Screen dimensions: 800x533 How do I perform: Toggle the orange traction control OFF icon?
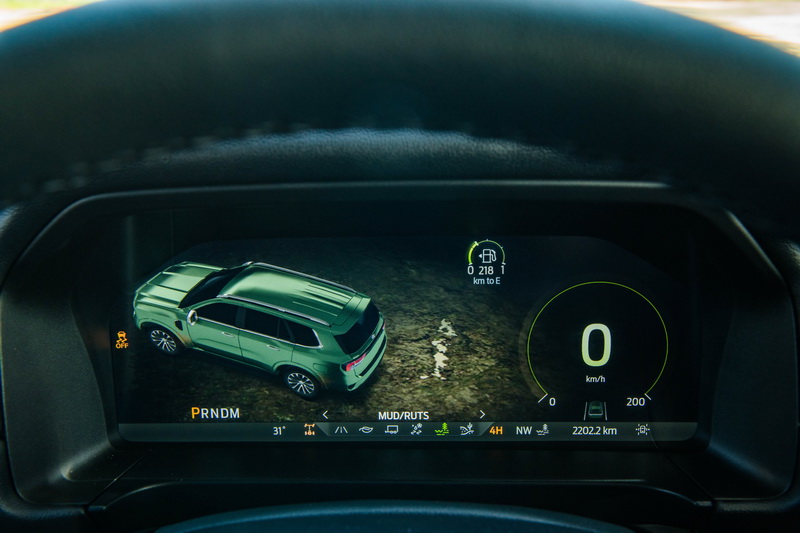[122, 337]
